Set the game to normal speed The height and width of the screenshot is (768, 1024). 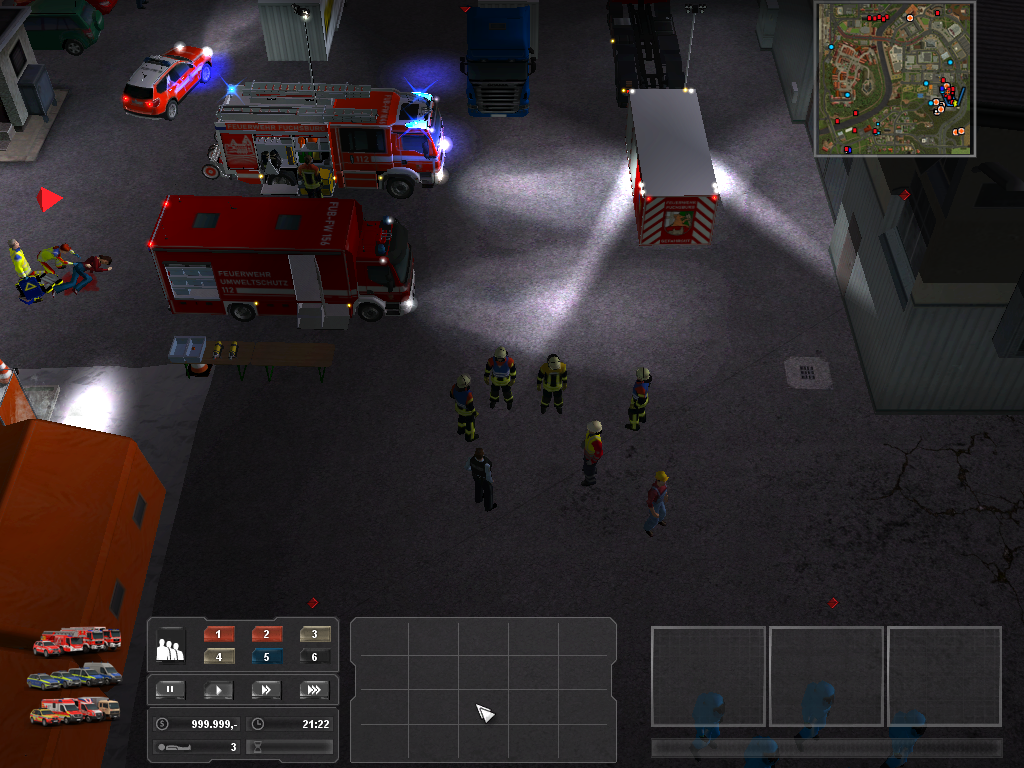(219, 690)
